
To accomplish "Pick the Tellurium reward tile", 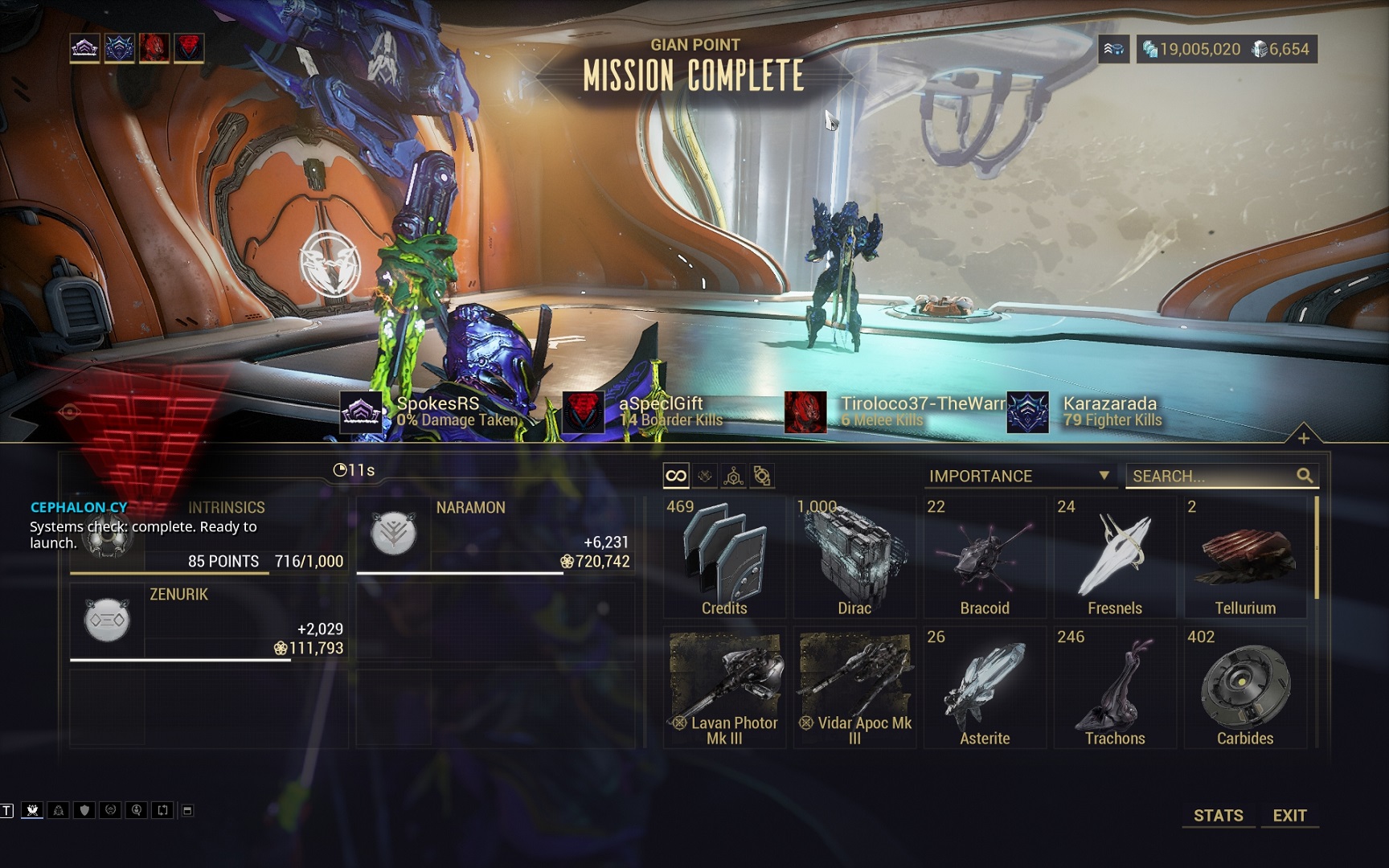I will click(x=1245, y=558).
